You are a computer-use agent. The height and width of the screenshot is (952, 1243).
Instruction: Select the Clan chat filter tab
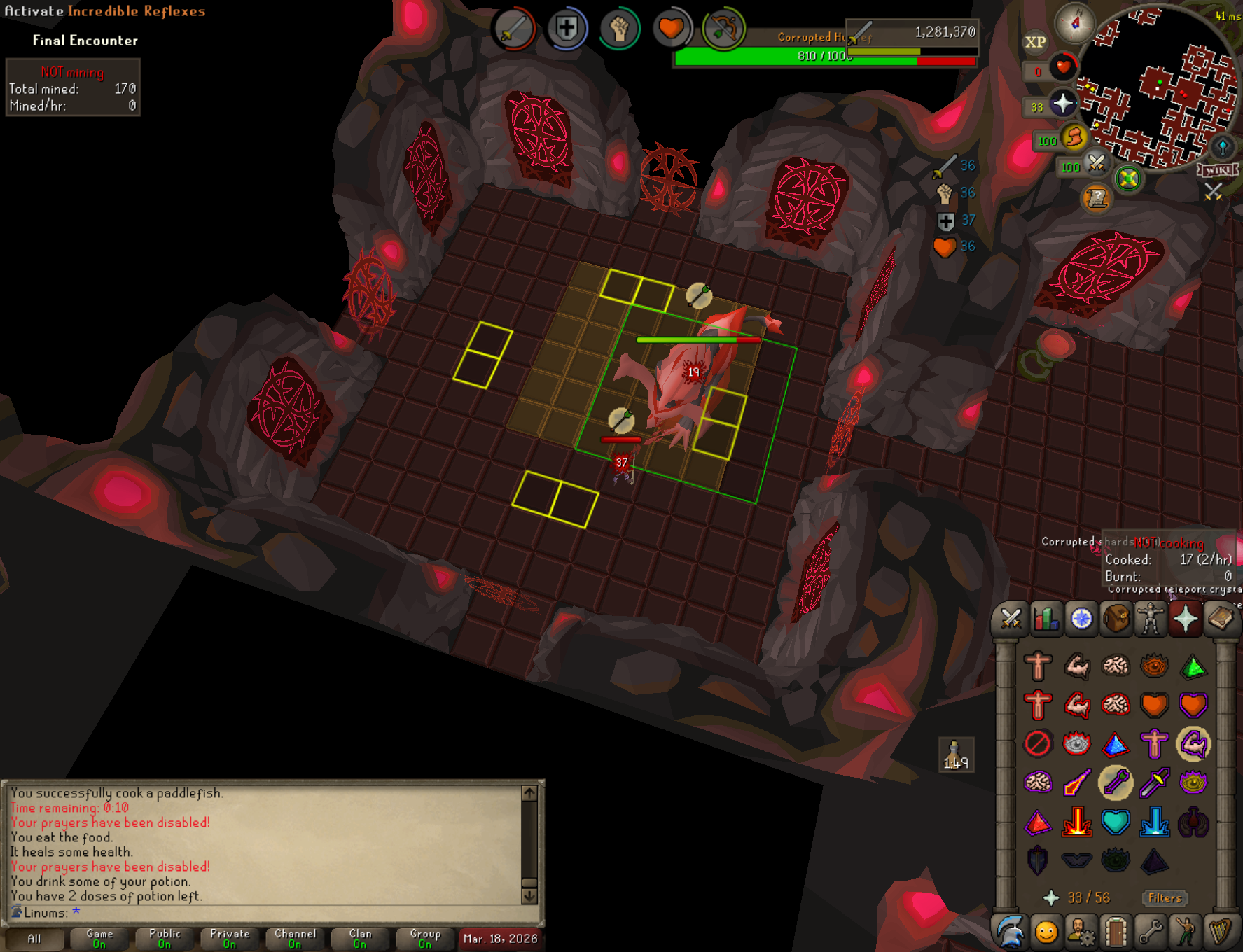360,939
